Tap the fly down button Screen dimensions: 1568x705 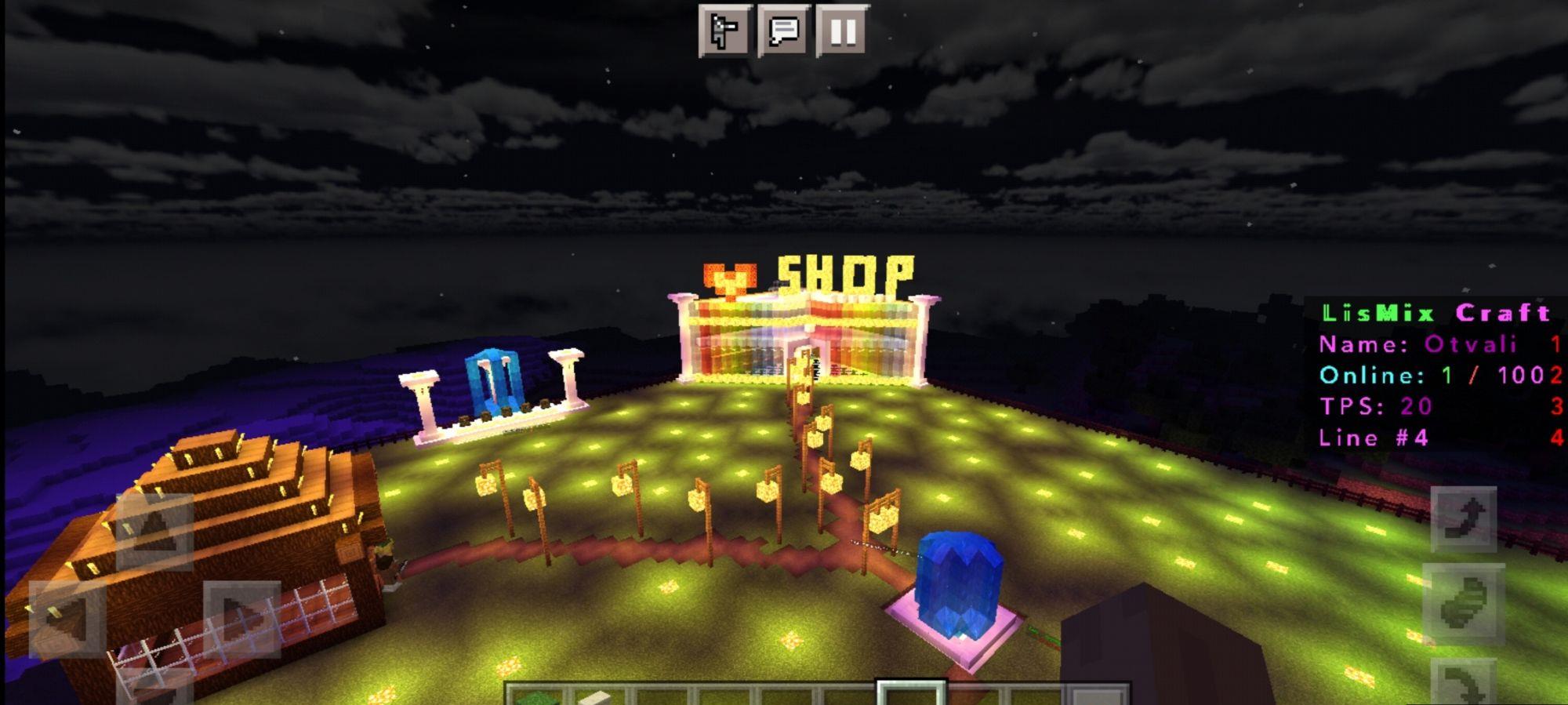[x=1464, y=682]
